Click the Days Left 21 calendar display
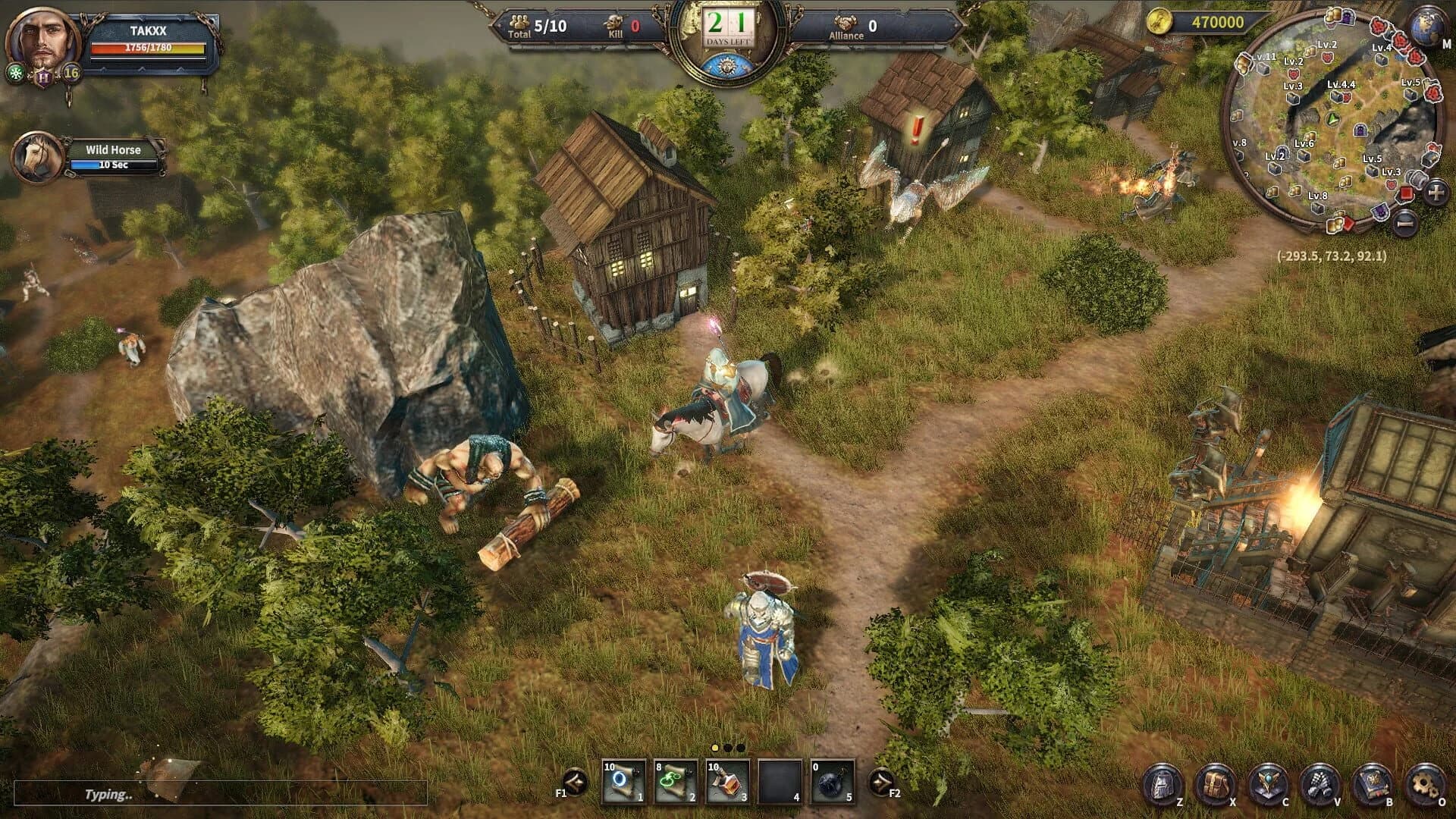The width and height of the screenshot is (1456, 819). [730, 24]
